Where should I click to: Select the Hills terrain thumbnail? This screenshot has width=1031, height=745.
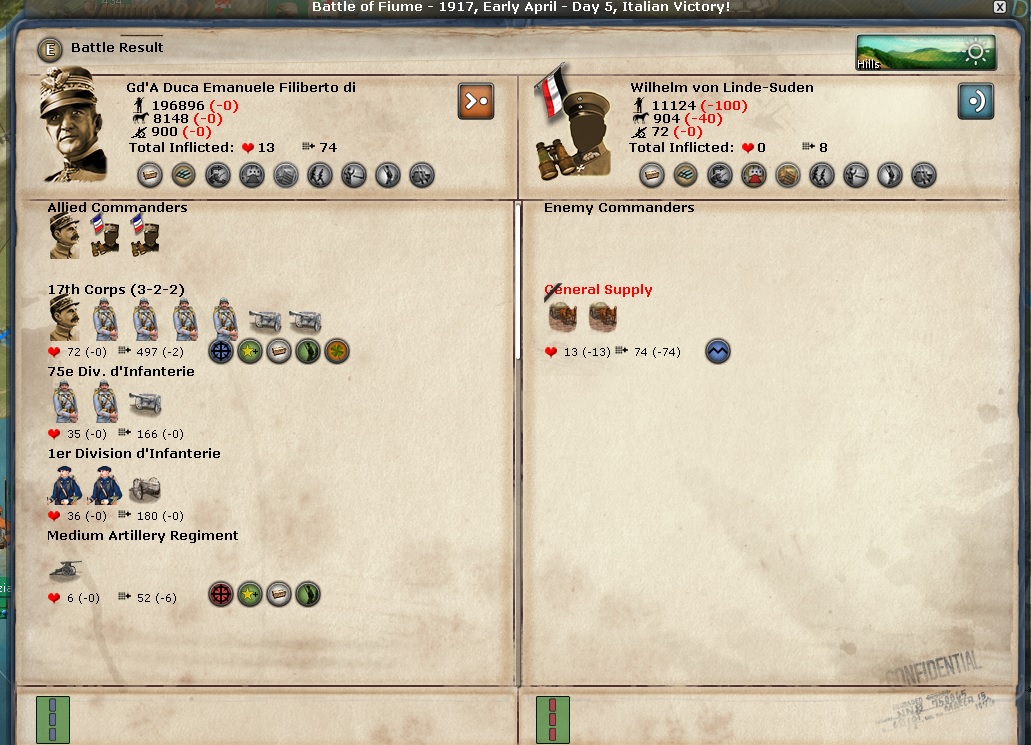[925, 53]
